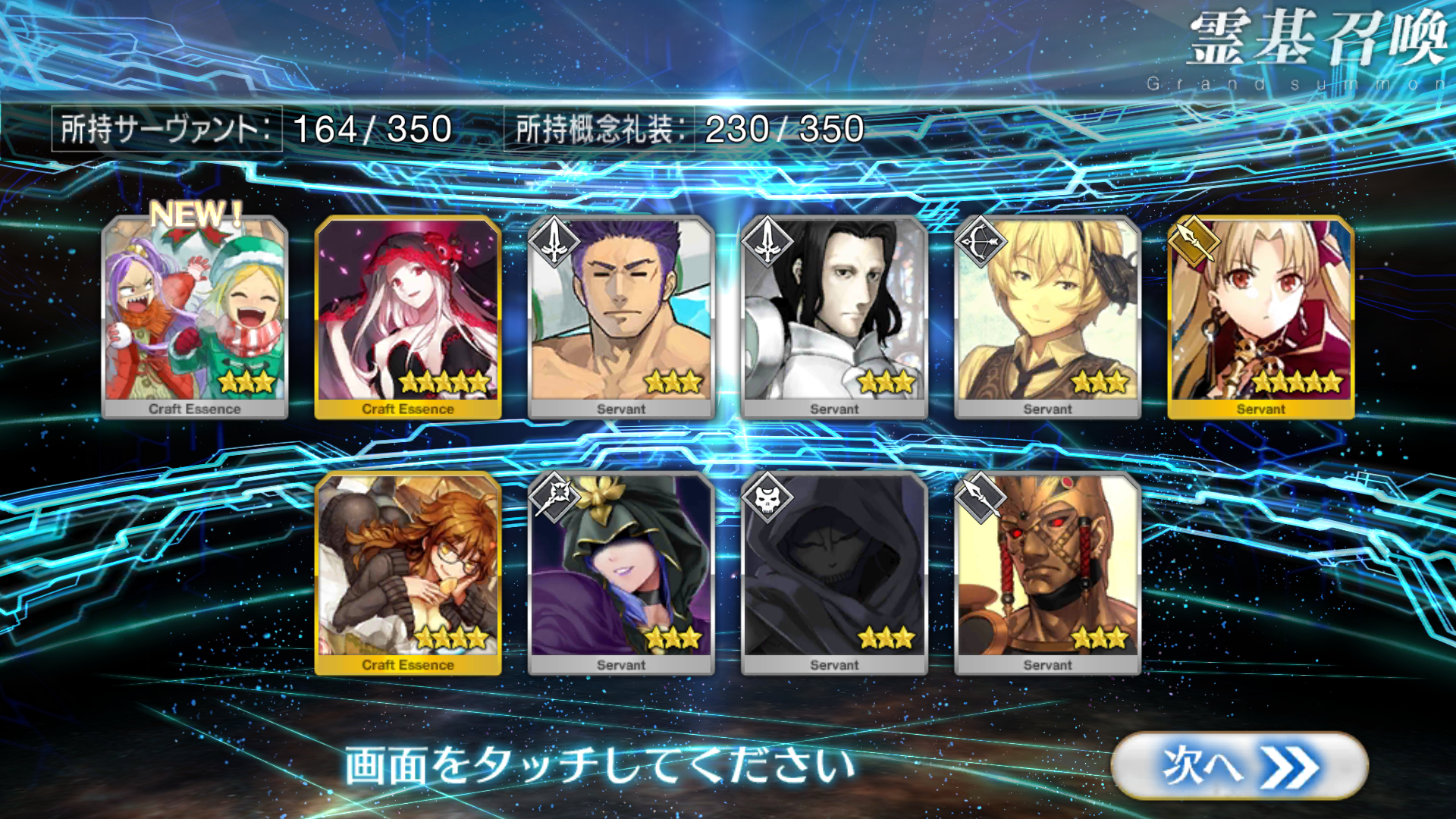Select the purple-haired shirtless Saber servant card
This screenshot has width=1456, height=819.
click(621, 317)
